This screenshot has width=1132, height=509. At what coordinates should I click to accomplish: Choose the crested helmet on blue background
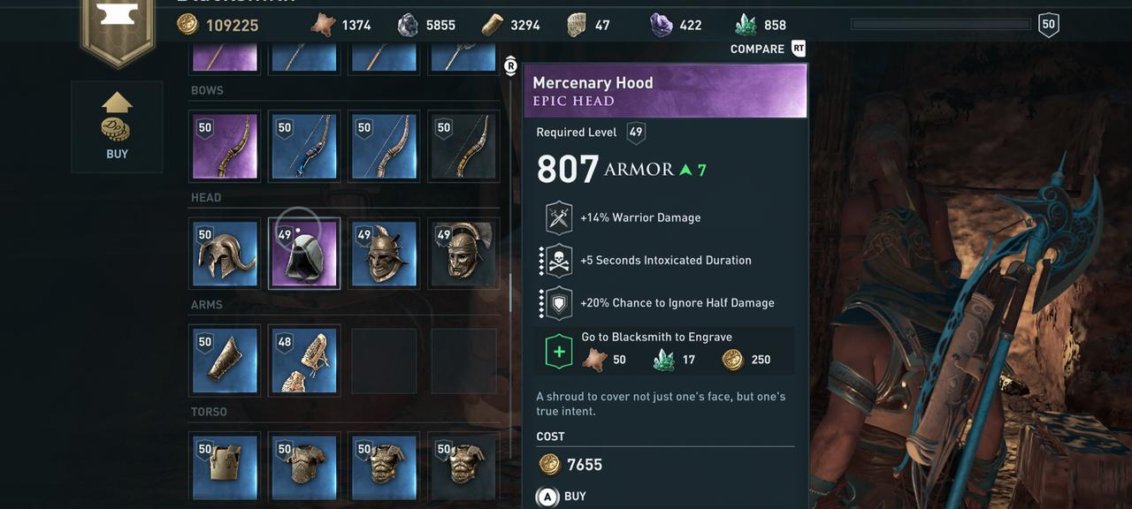tap(384, 254)
